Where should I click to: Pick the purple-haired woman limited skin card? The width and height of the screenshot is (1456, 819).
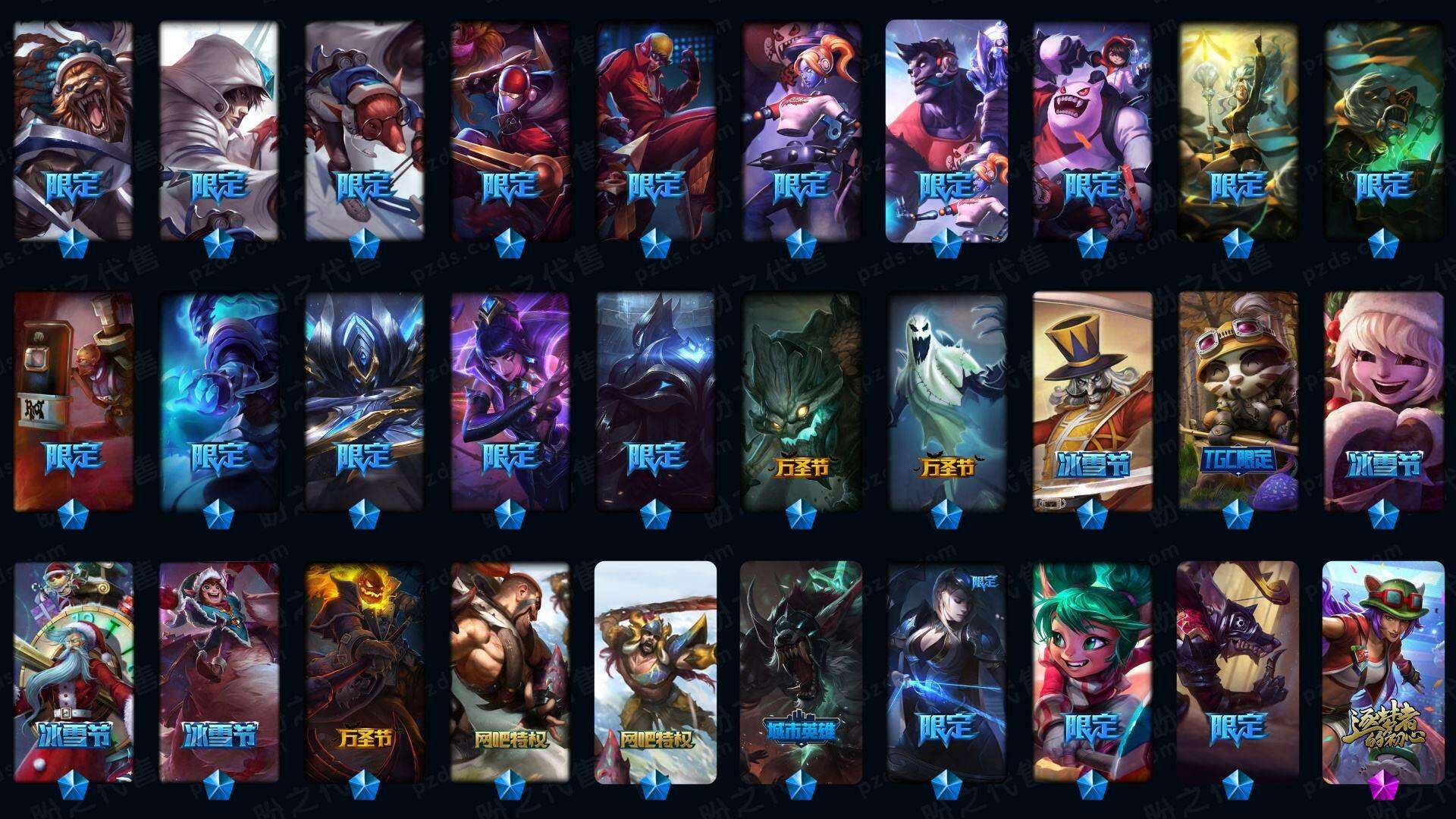(510, 400)
